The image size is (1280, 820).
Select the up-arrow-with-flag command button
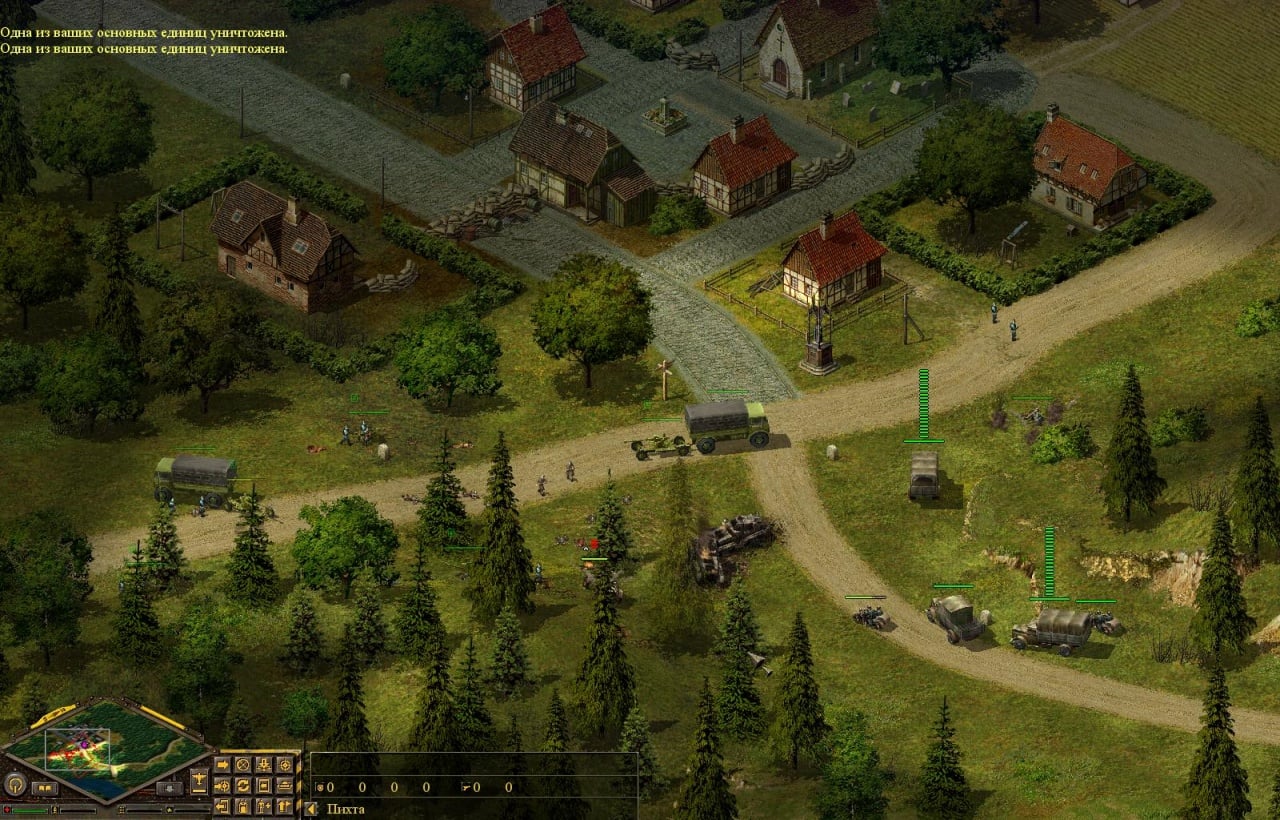click(285, 807)
